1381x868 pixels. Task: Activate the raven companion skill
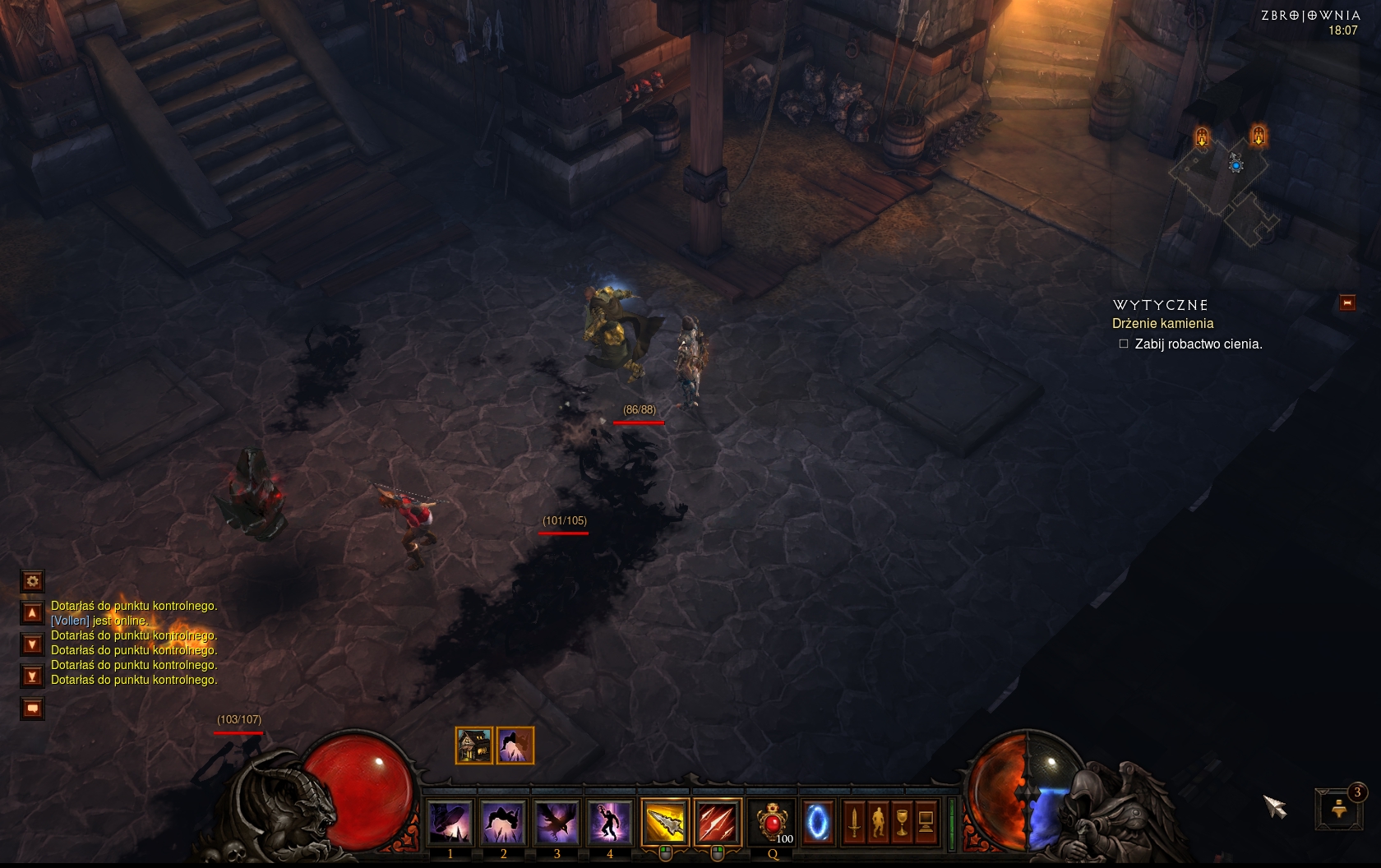[557, 821]
